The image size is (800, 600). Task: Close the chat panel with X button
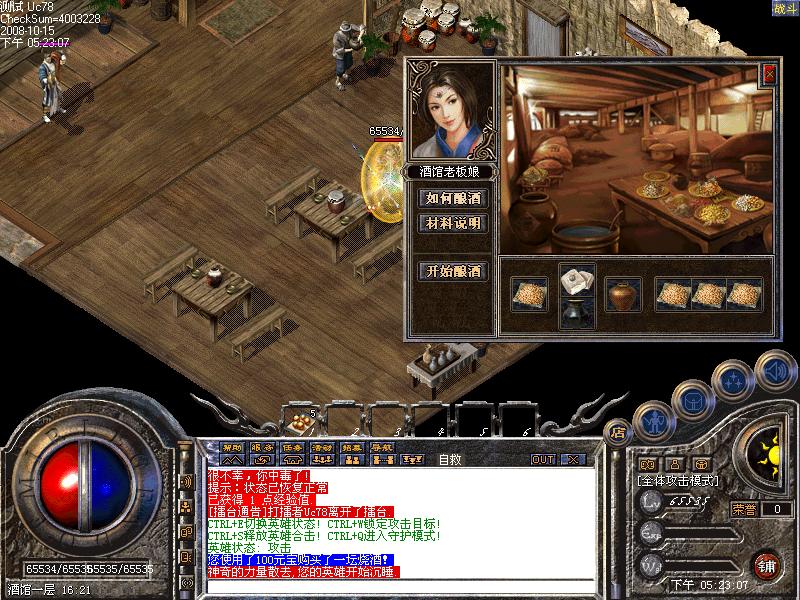click(x=573, y=459)
